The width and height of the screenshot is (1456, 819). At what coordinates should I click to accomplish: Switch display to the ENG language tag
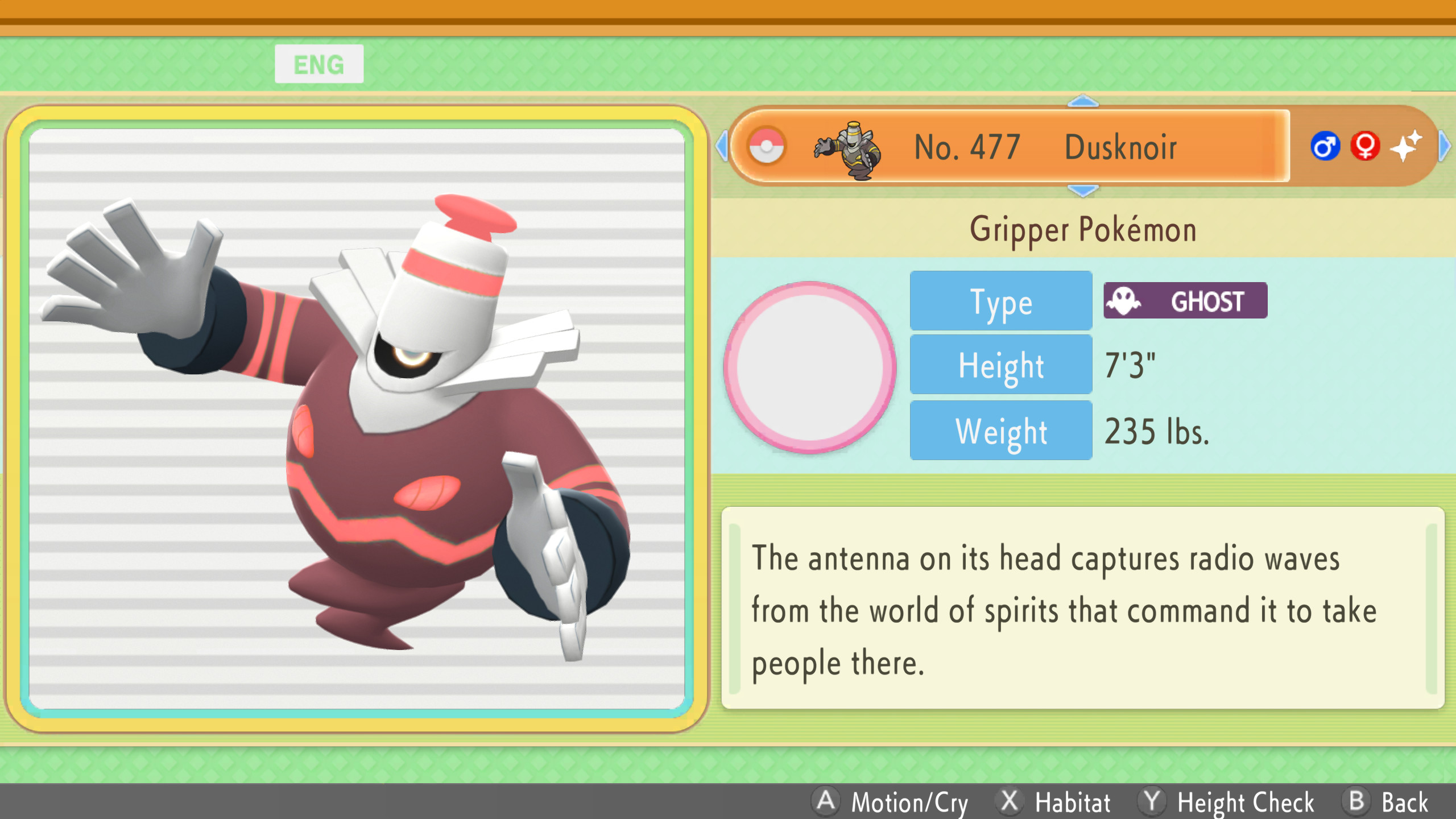(x=319, y=63)
